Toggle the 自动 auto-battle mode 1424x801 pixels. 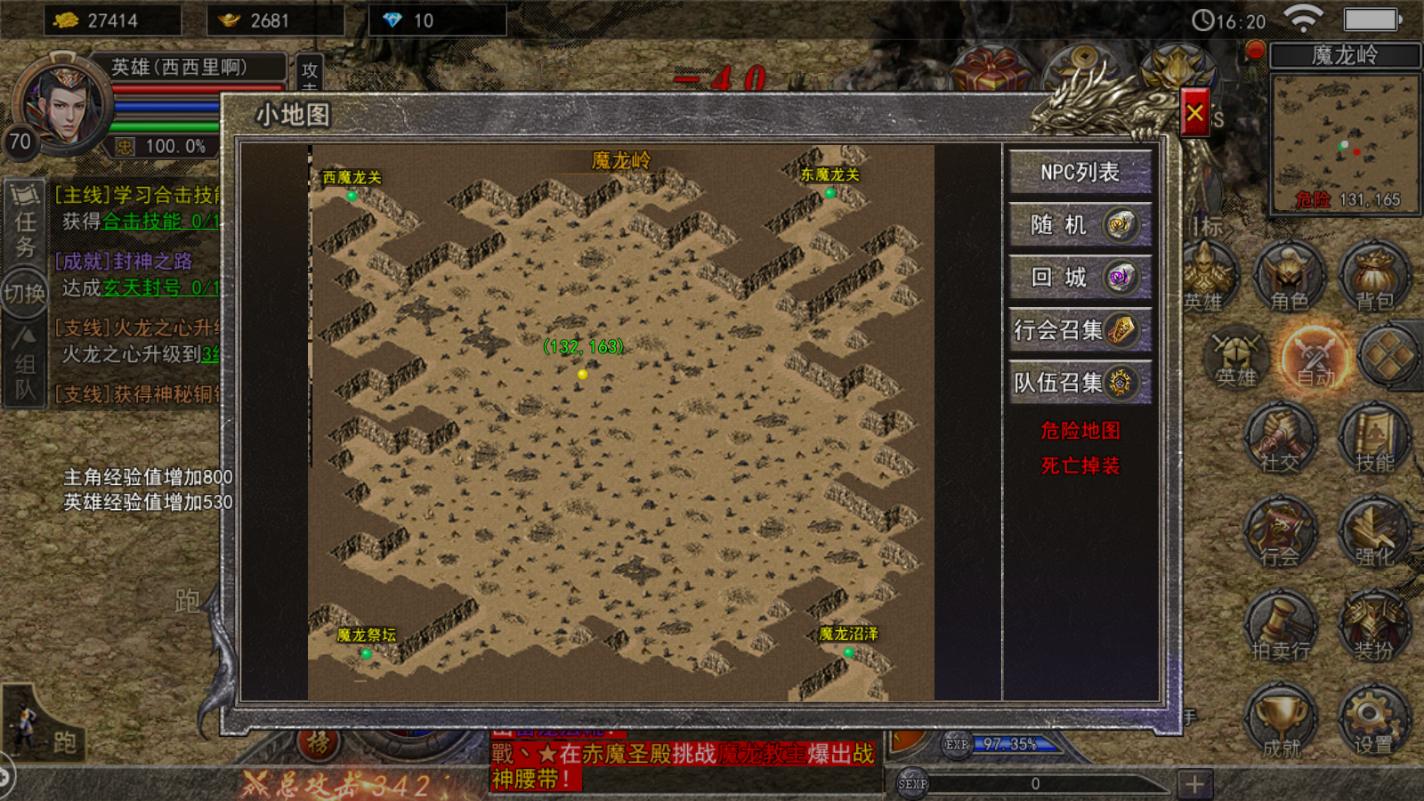coord(1317,358)
